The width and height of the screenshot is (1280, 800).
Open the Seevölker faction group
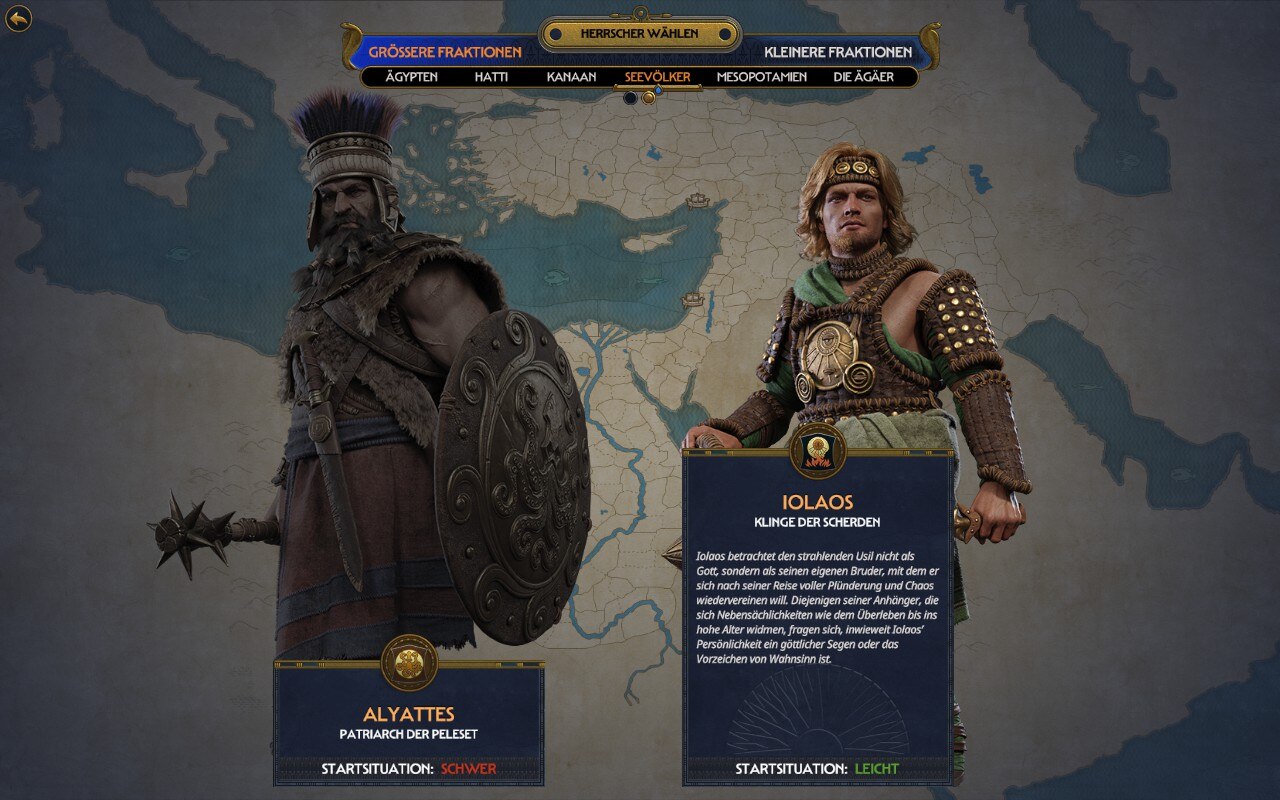(657, 77)
